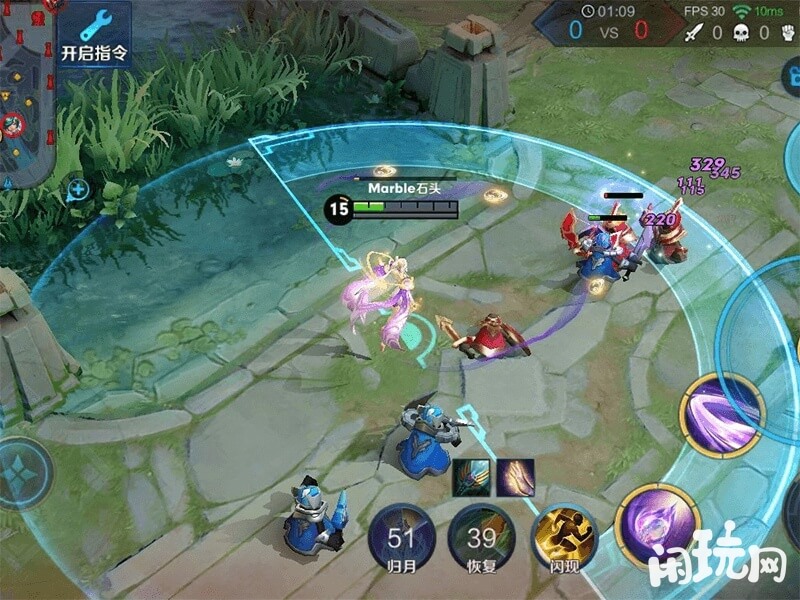Select the purple golden-claw item icon

click(516, 478)
